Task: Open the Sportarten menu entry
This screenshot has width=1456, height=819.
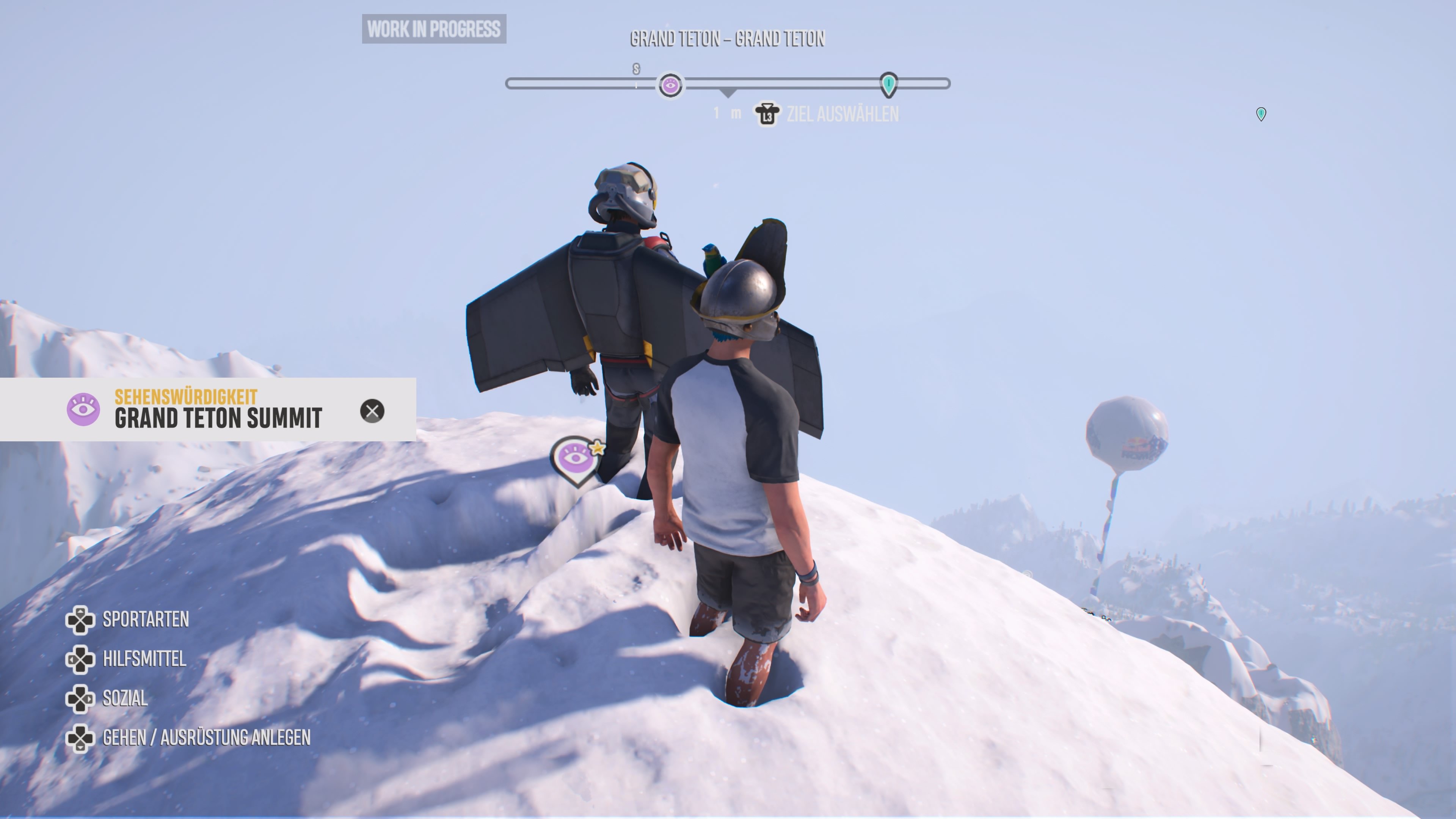Action: (145, 620)
